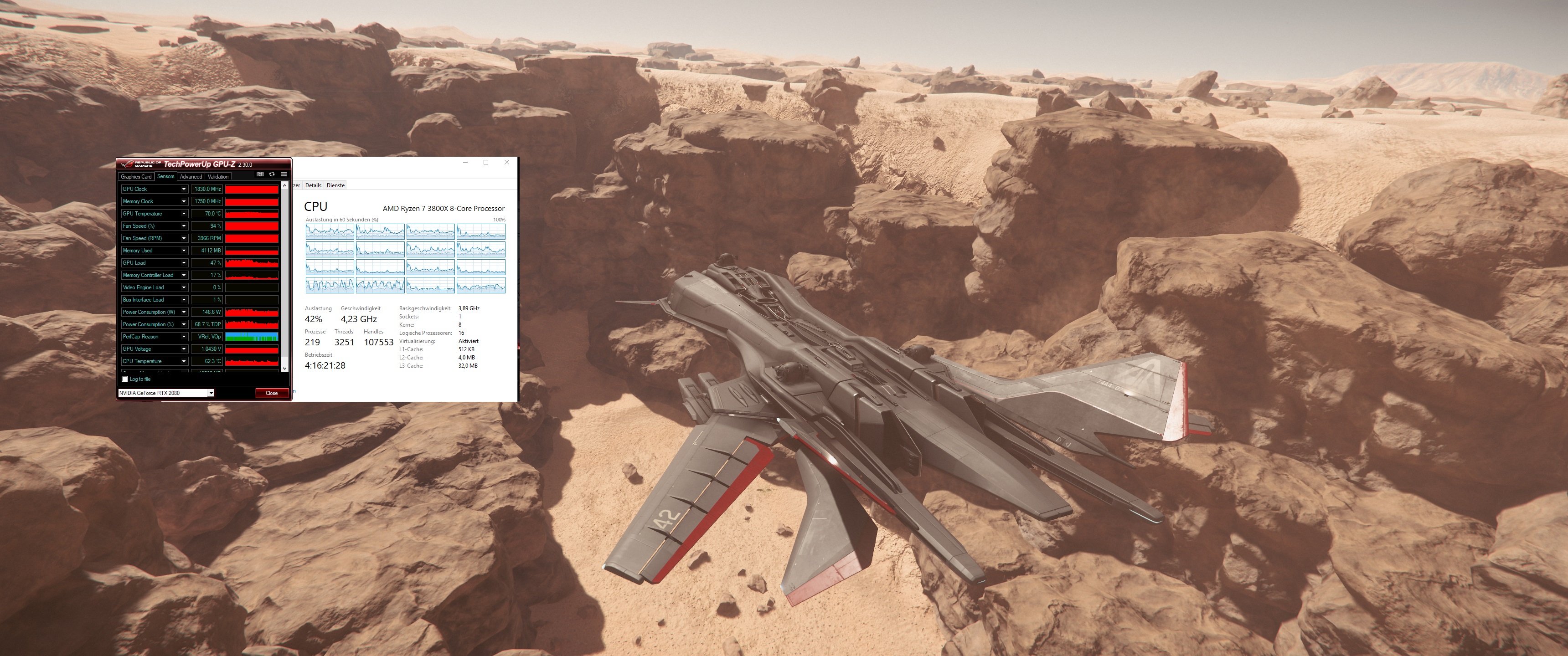The width and height of the screenshot is (1568, 656).
Task: Open the GPU Voltage sensor dropdown
Action: coord(185,349)
